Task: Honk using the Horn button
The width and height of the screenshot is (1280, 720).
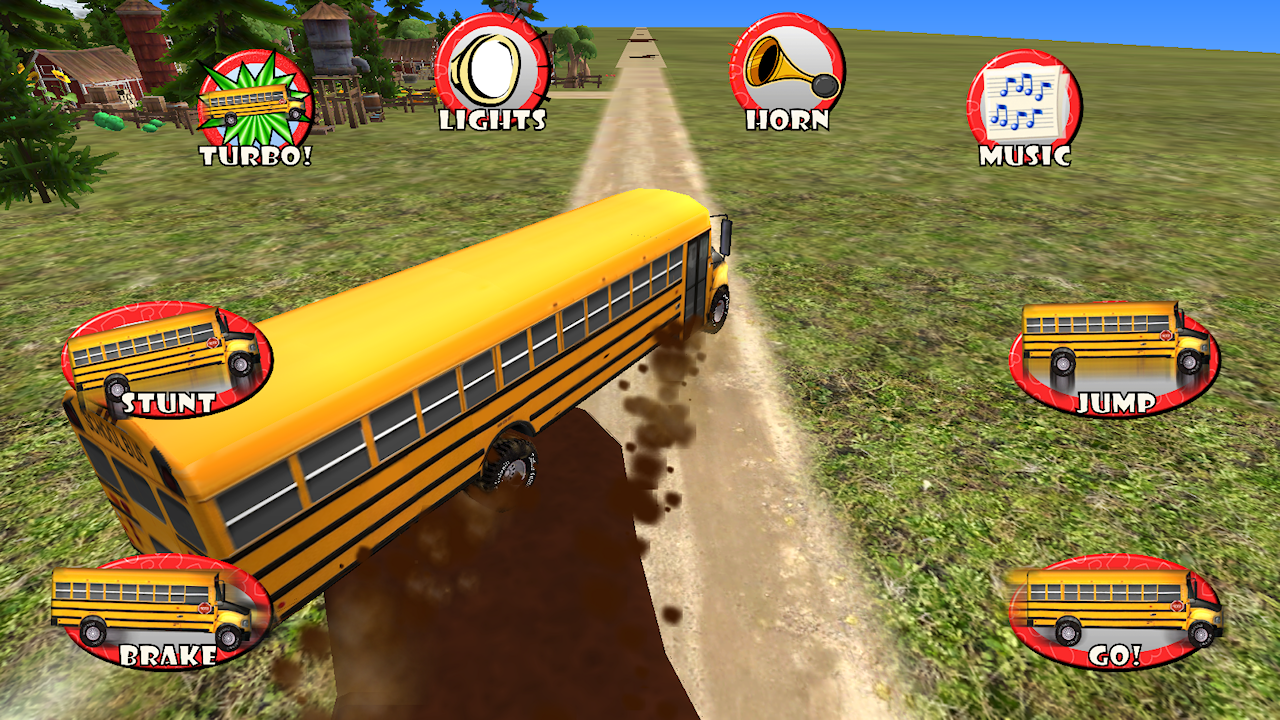Action: click(x=787, y=72)
